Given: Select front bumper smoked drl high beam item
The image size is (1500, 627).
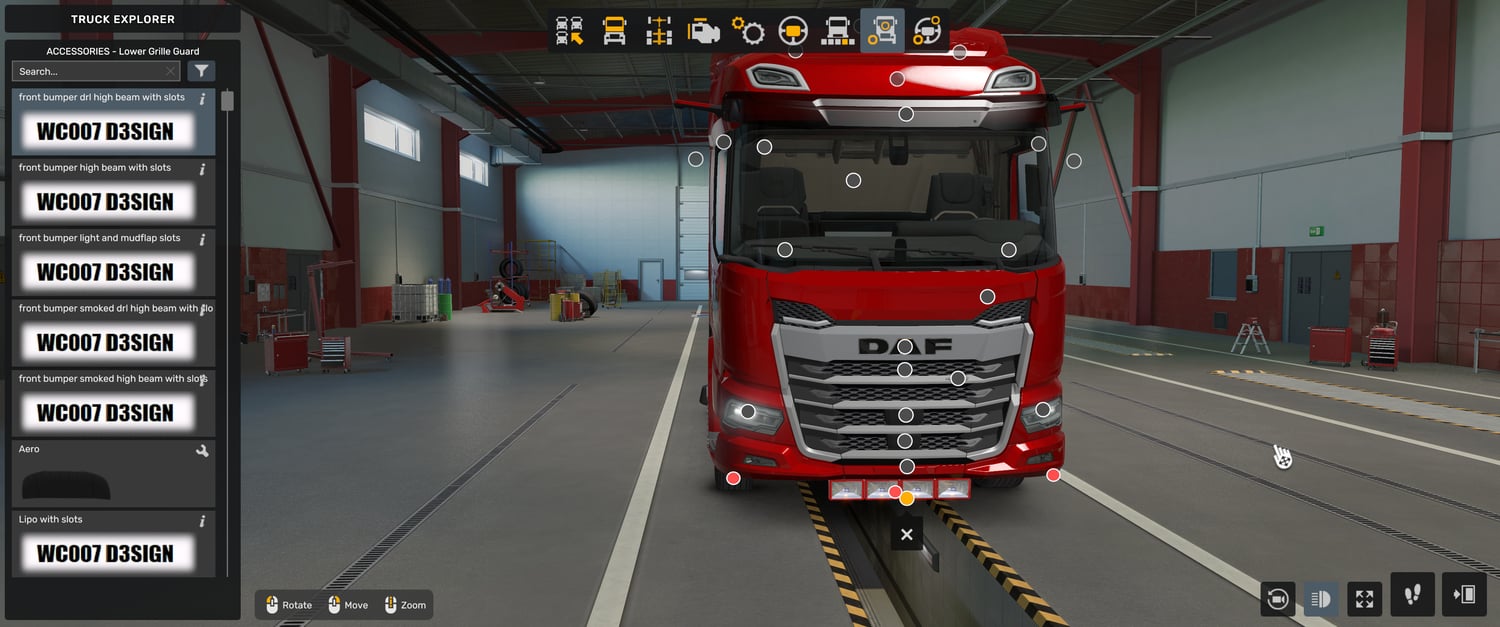Looking at the screenshot, I should 113,333.
